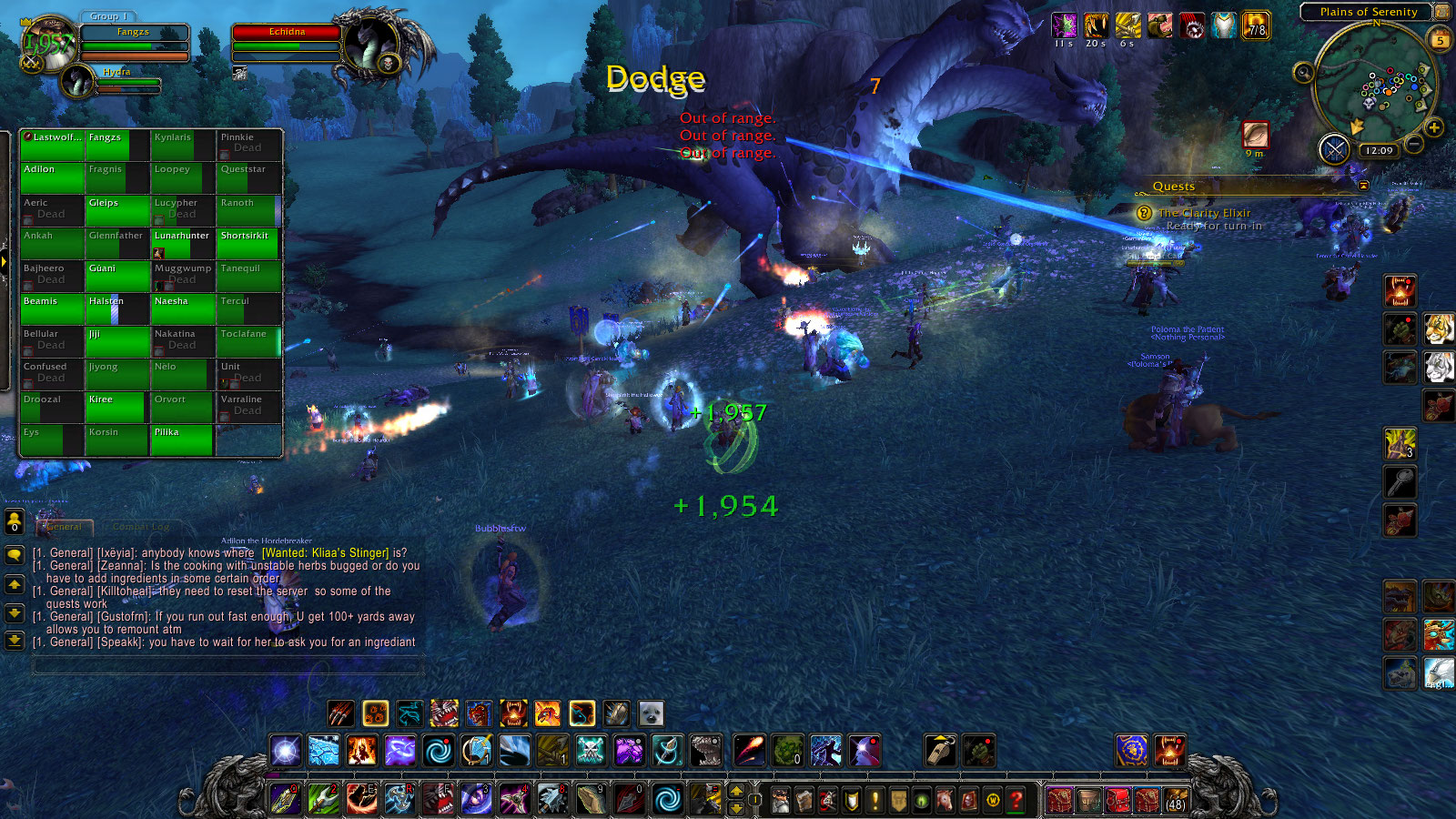Screen dimensions: 1456x819
Task: Open the calendar showing day 5 by the minimap
Action: 1441,40
